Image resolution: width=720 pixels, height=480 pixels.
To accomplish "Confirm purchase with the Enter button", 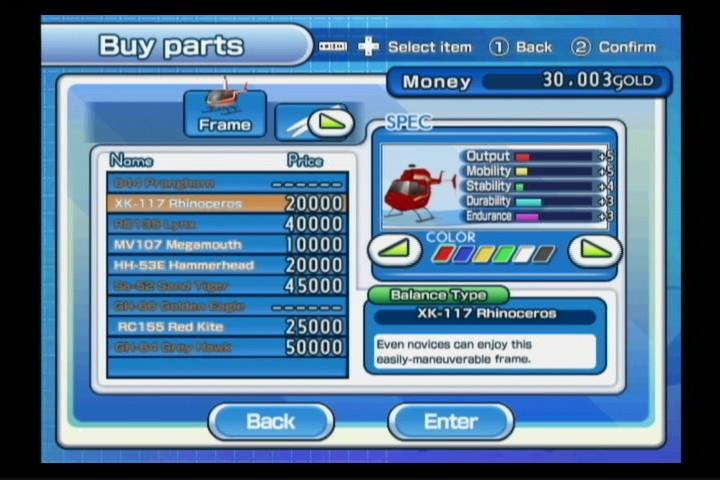I will [451, 421].
